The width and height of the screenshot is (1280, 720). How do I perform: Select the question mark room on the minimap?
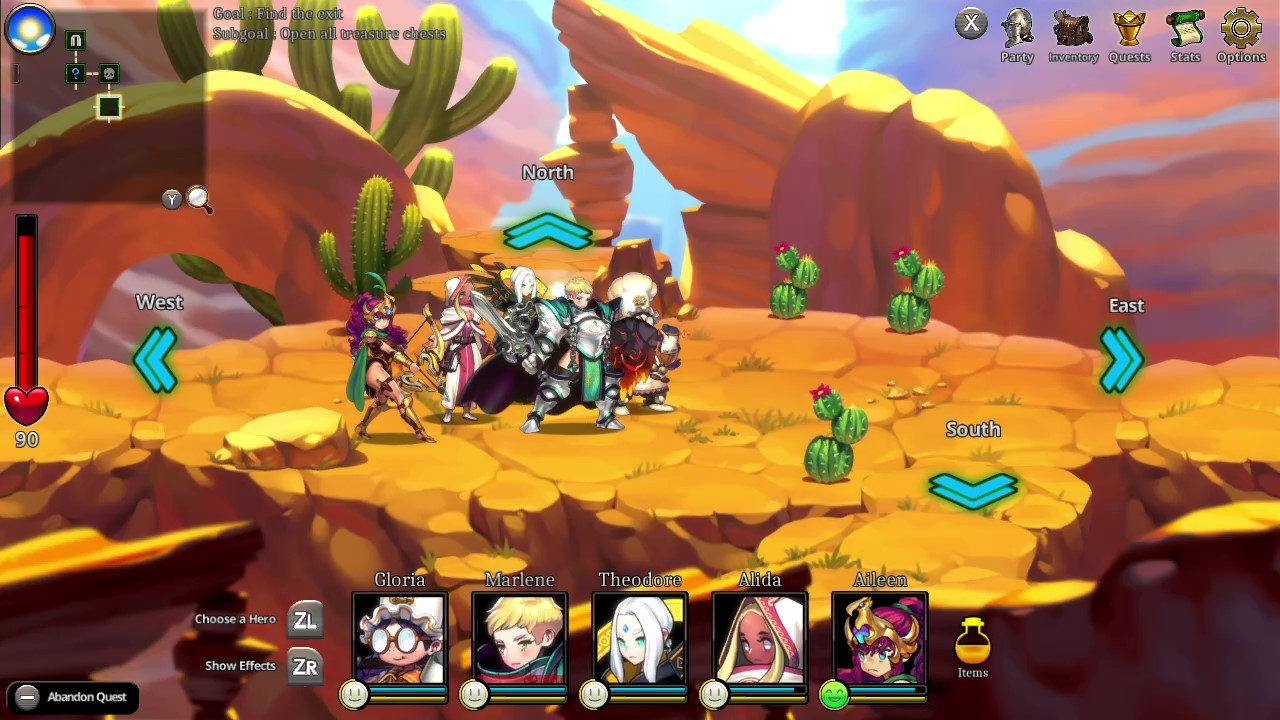click(75, 73)
